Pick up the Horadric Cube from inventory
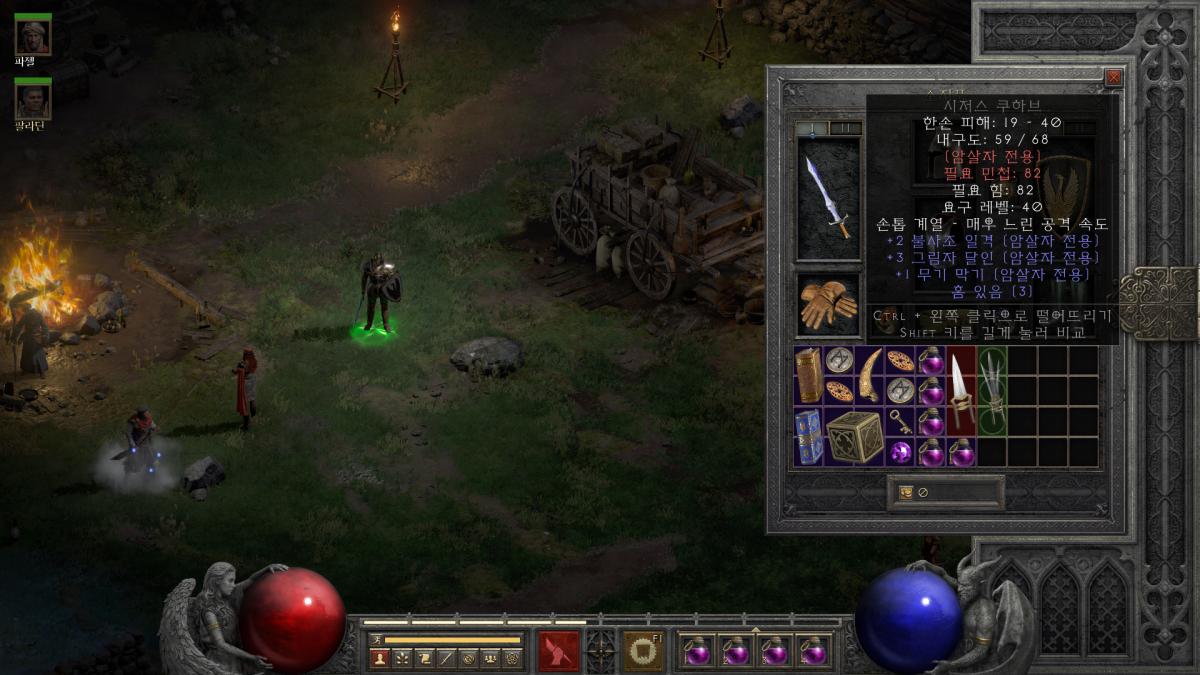Screen dimensions: 1200x675 854,436
